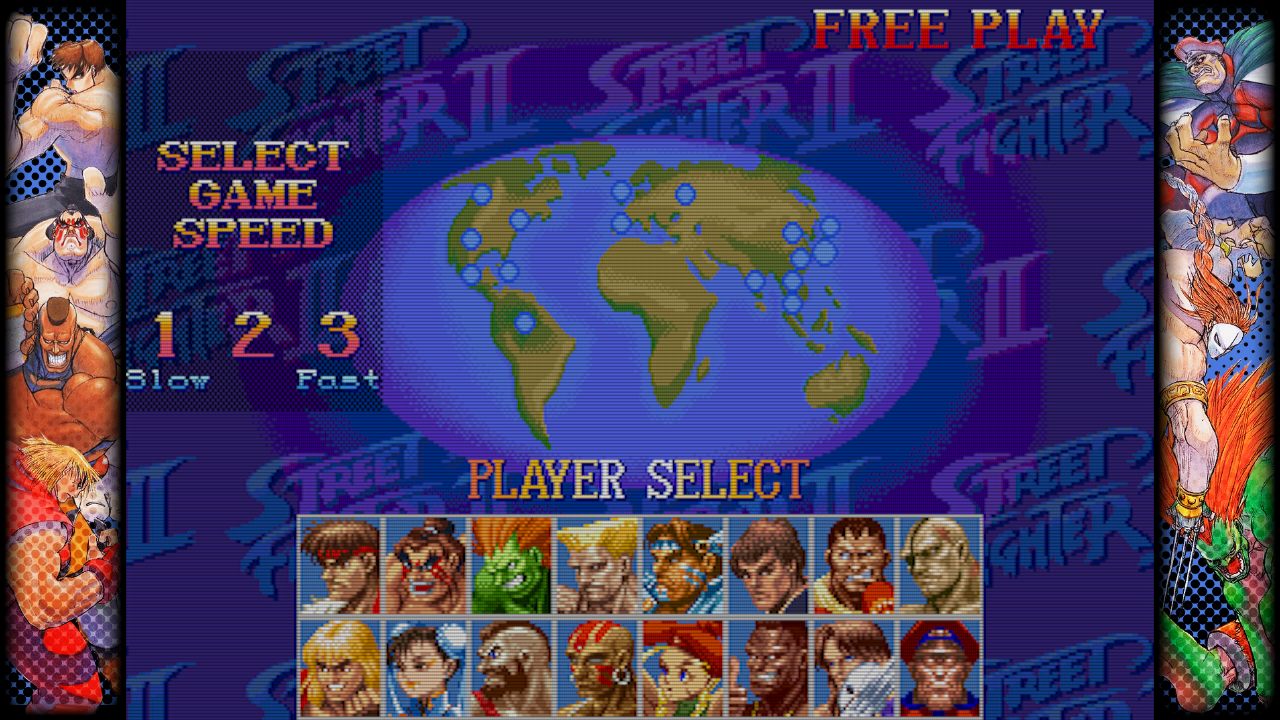Screen dimensions: 1280x720
Task: Choose the bald Sagat portrait
Action: click(x=939, y=566)
